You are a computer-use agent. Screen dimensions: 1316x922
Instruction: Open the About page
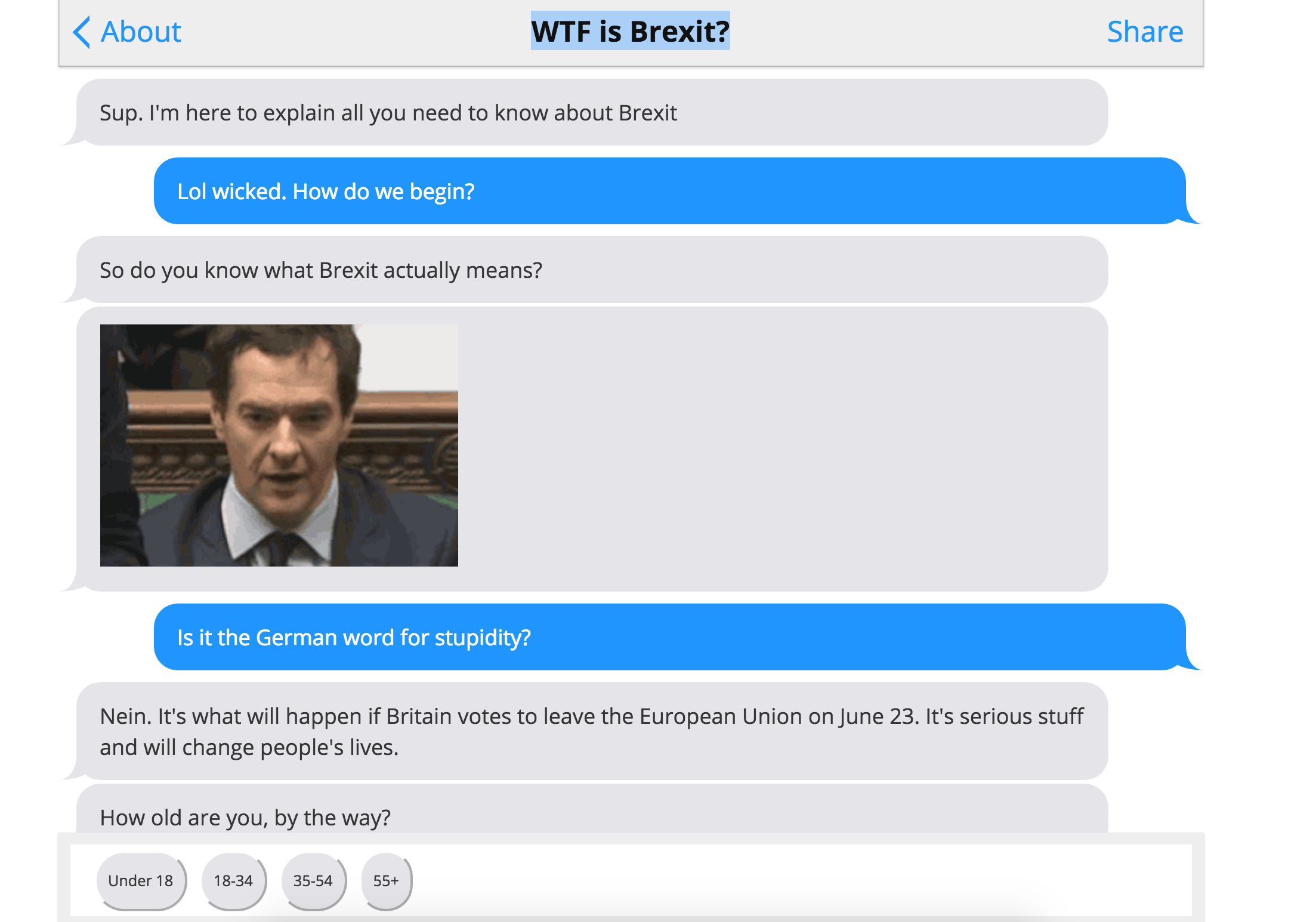(x=141, y=32)
